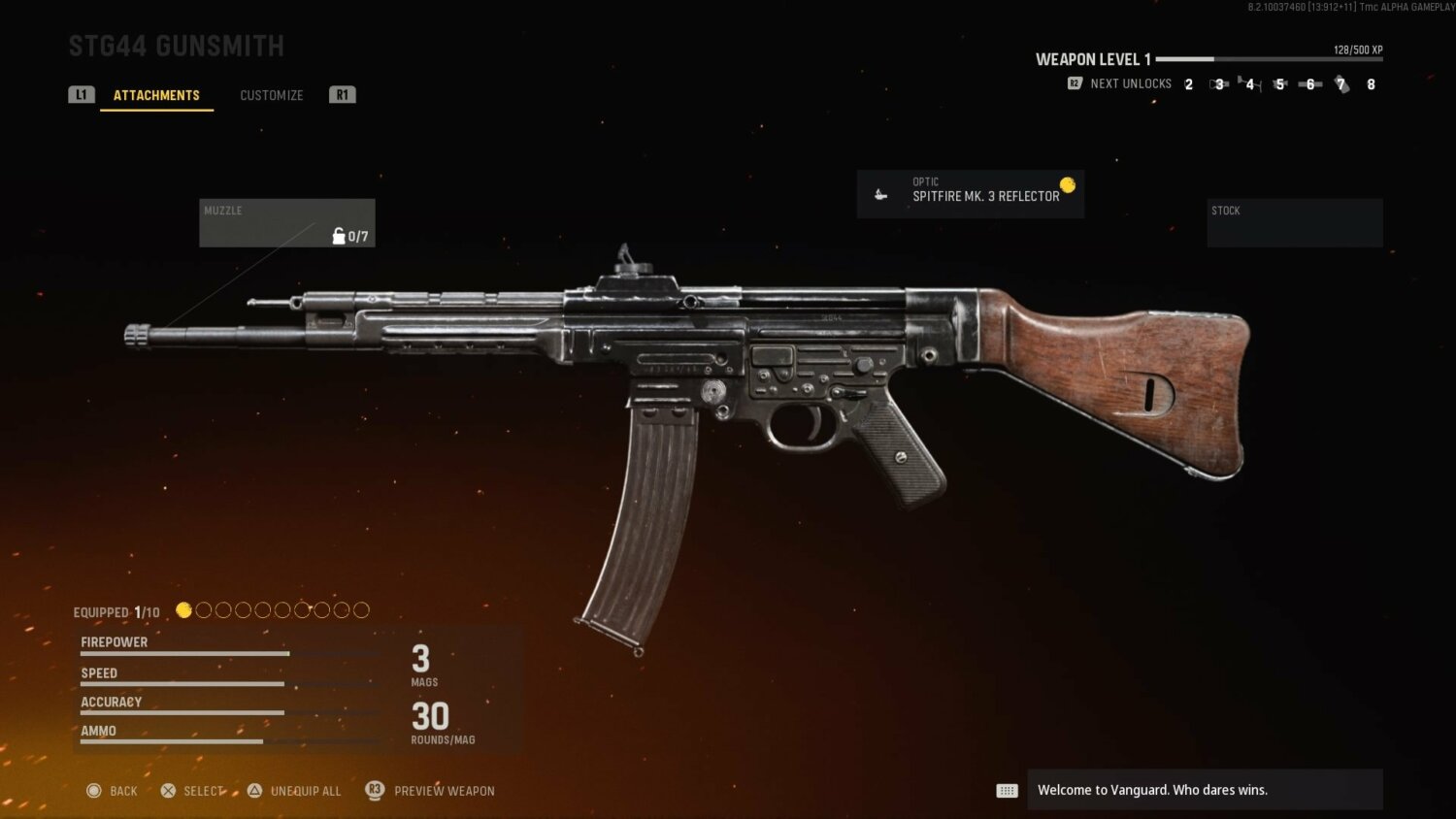
Task: Open the R1 next-tab shoulder button
Action: [342, 94]
